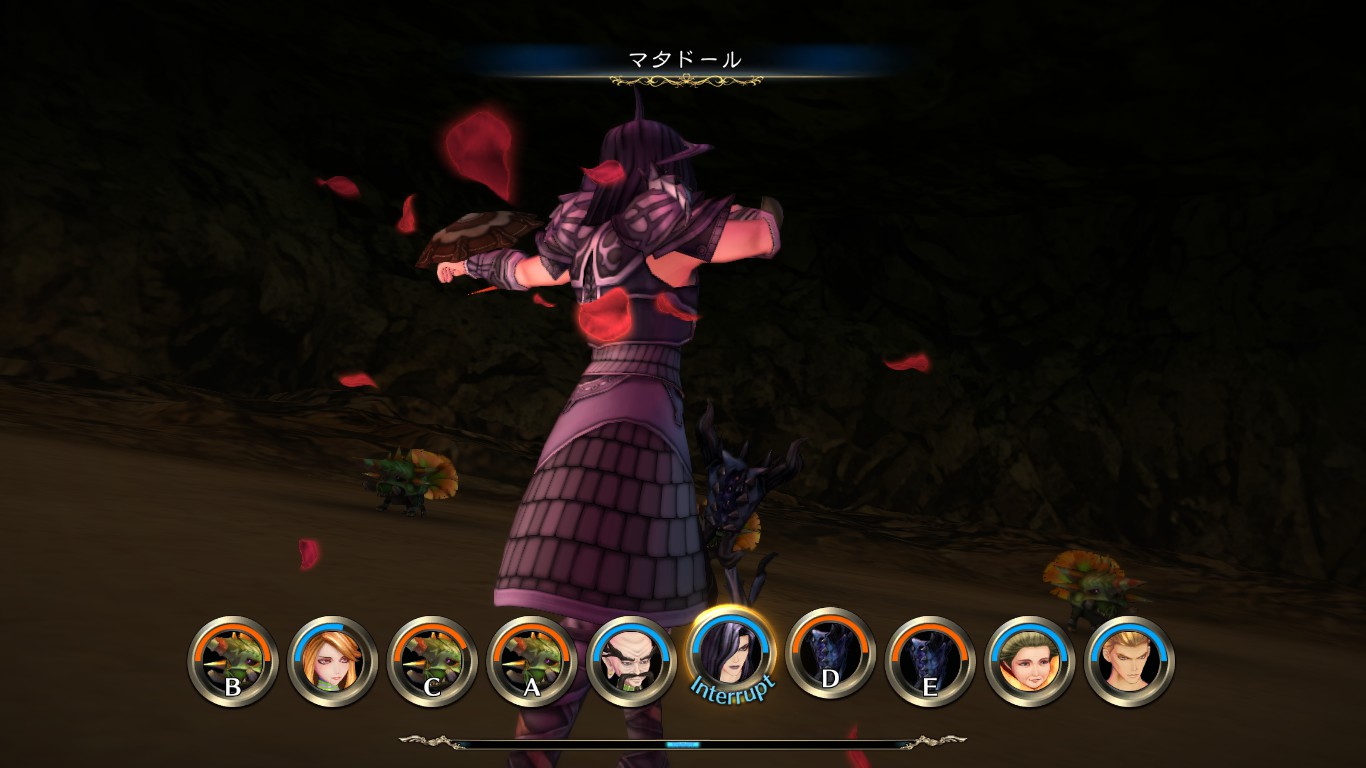
Task: Click the highlighted Interrupt character portrait
Action: coord(731,652)
